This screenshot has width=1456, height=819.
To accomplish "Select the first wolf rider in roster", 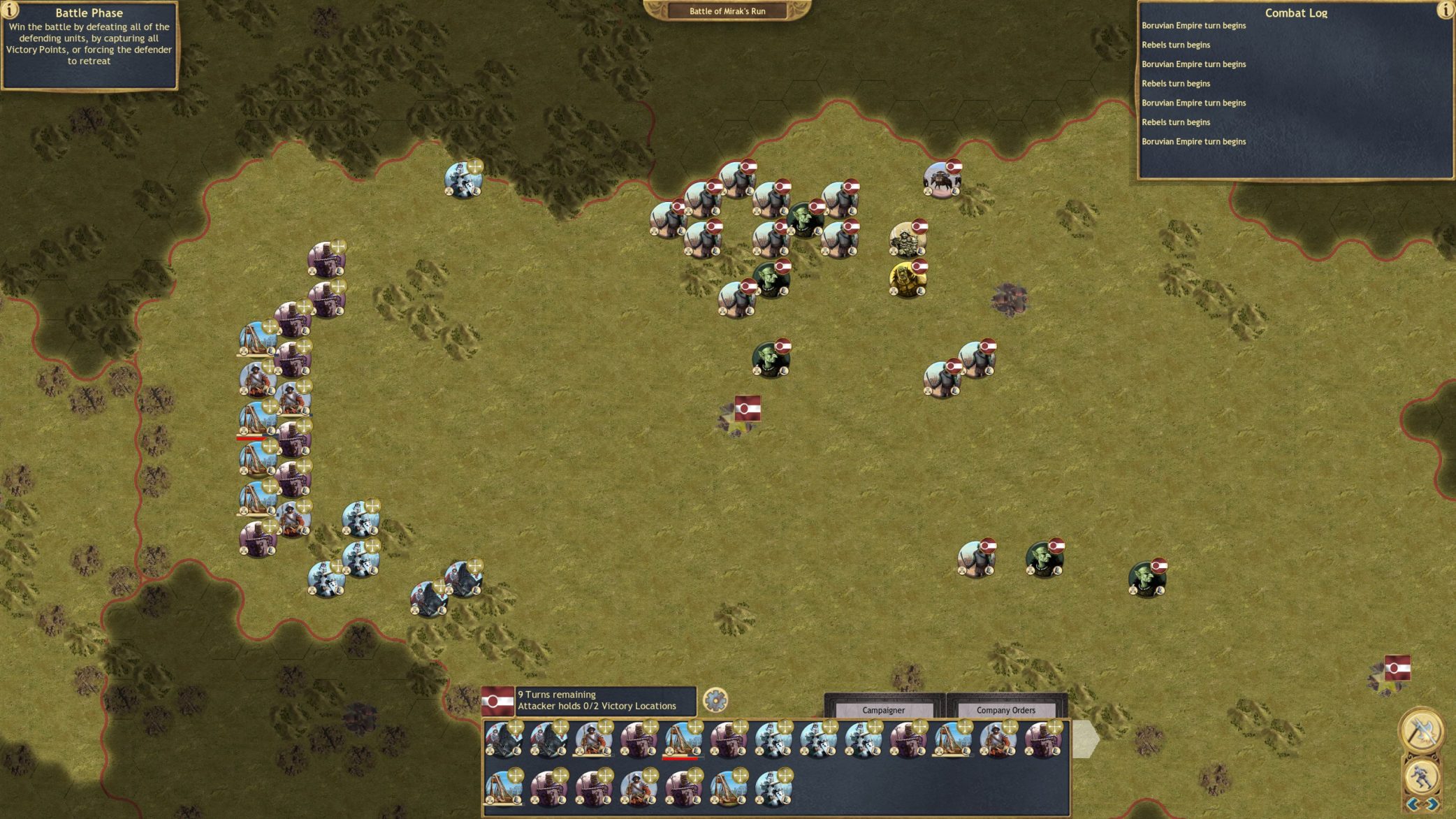I will coord(503,741).
